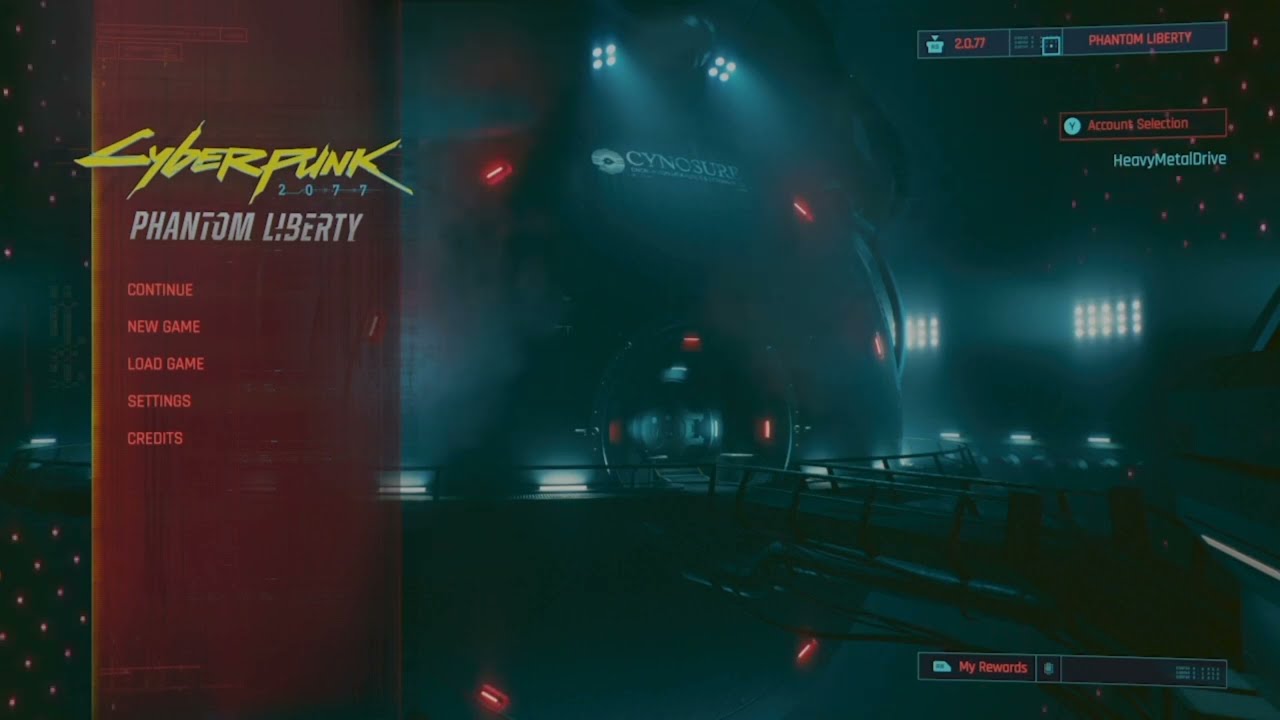
Task: View the Credits
Action: pyautogui.click(x=154, y=437)
